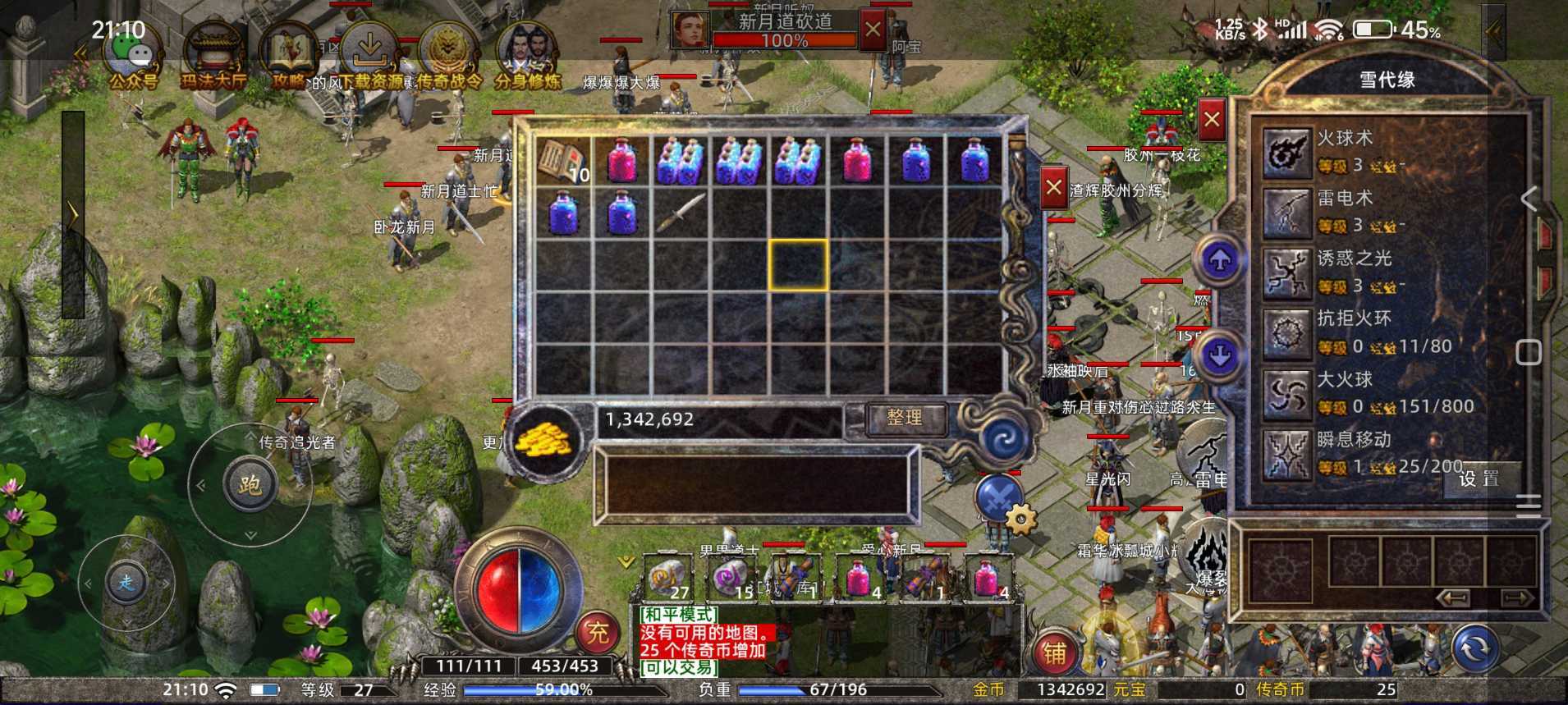Select the dagger item in inventory

[x=680, y=211]
